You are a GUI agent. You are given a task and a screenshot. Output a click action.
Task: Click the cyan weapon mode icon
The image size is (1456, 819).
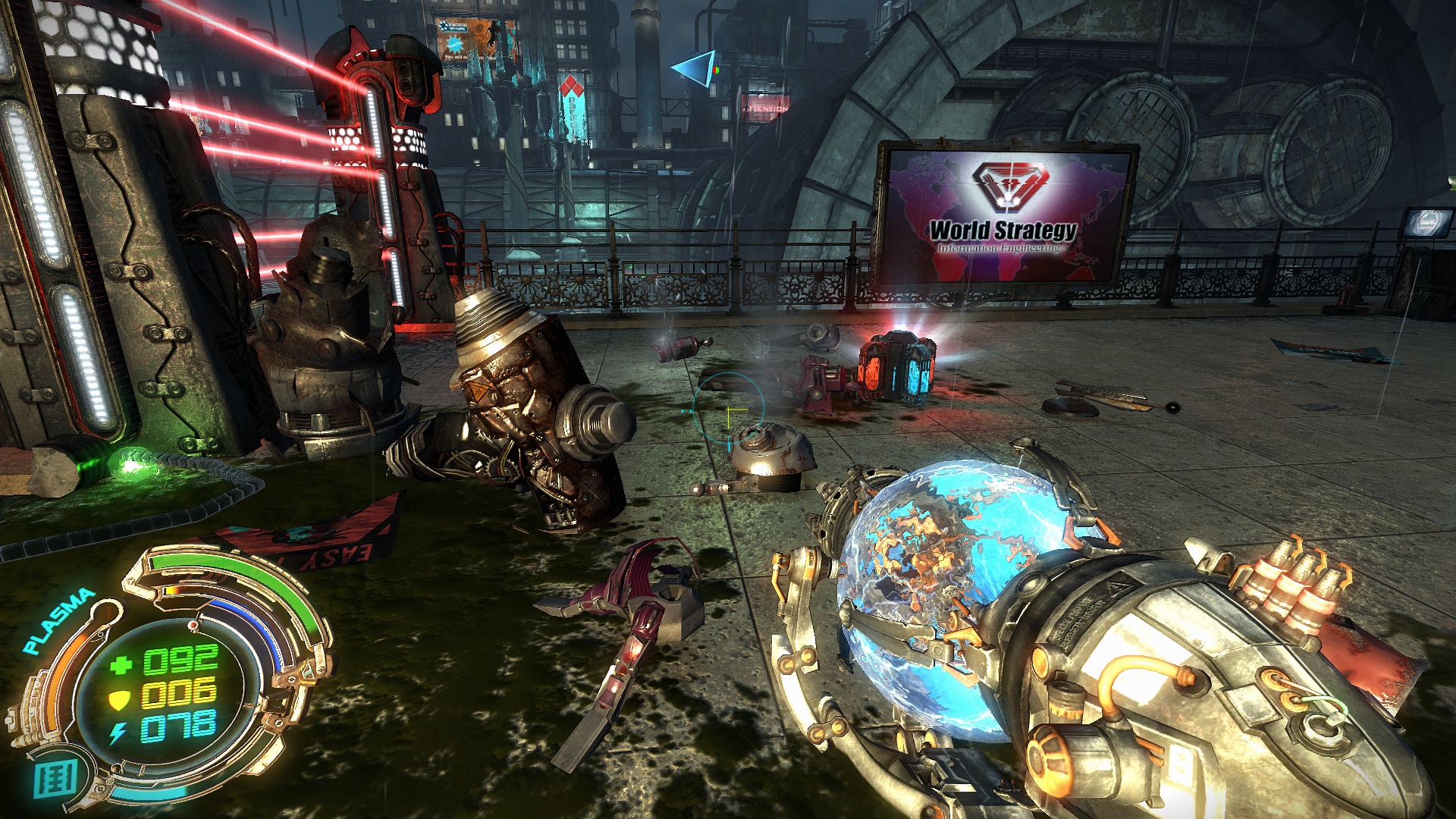click(x=55, y=779)
